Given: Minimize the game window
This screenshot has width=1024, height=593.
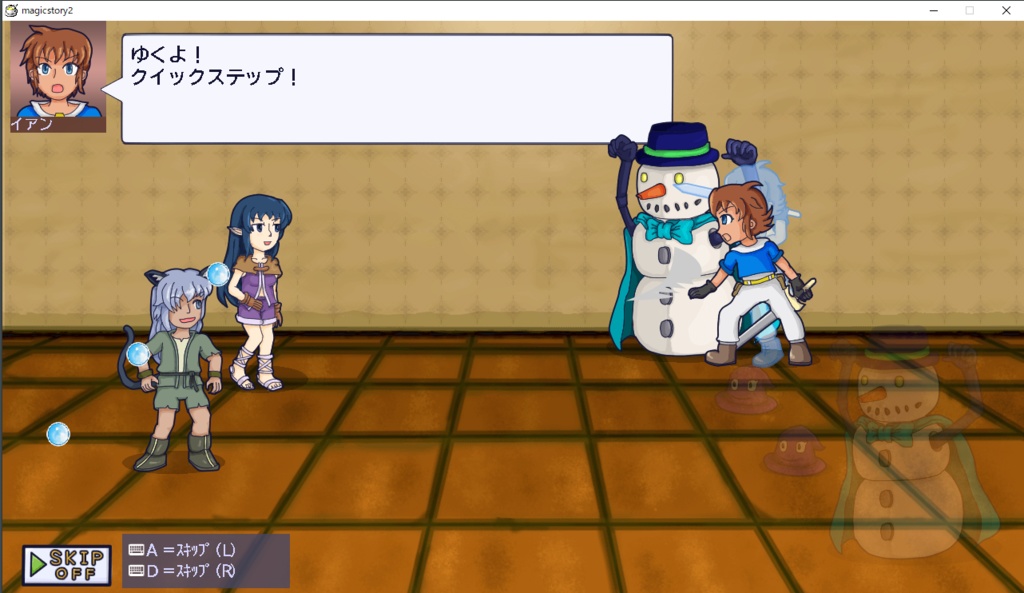Looking at the screenshot, I should pos(932,10).
